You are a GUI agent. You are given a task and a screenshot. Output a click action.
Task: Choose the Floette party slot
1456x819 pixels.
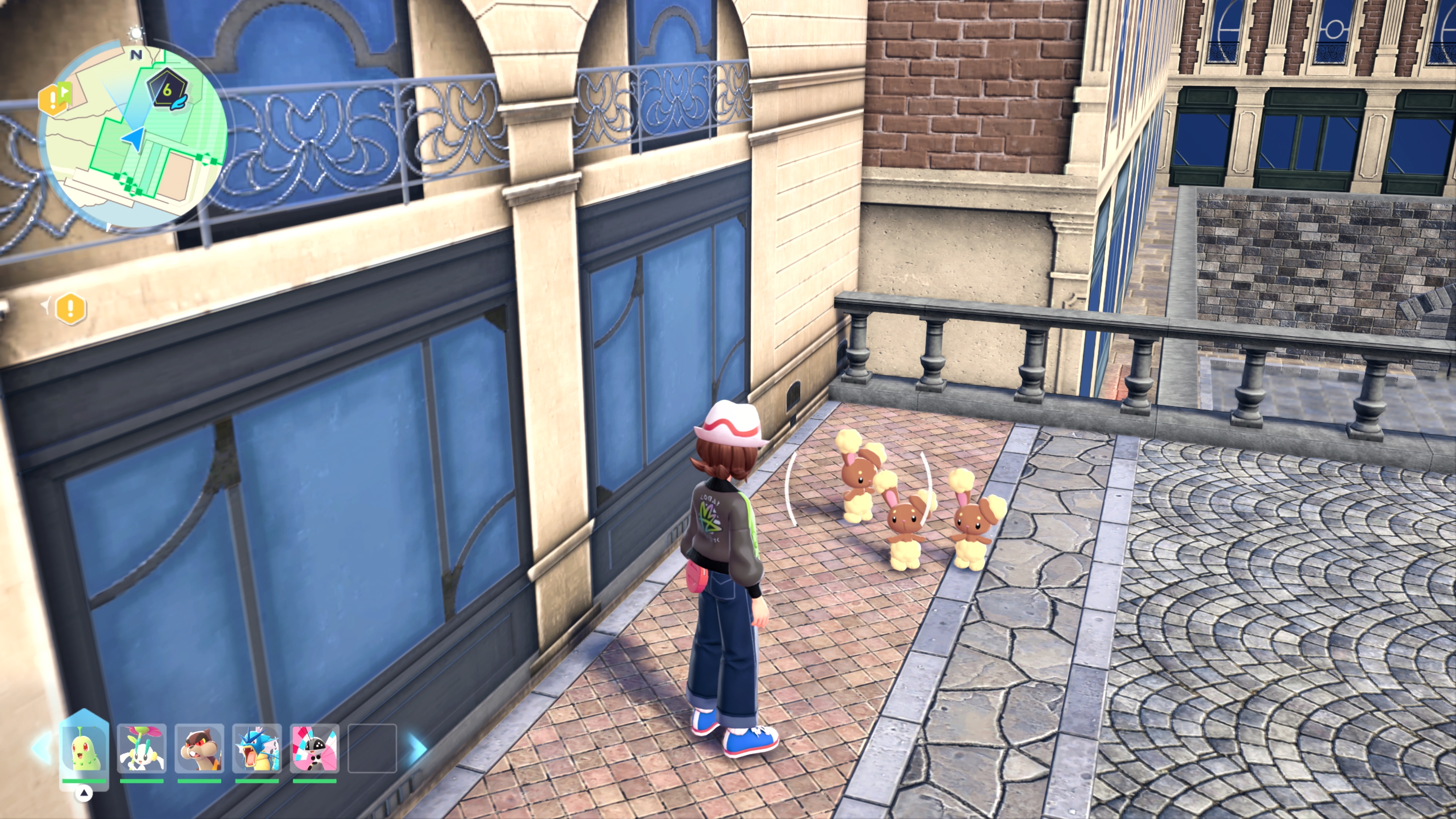(x=142, y=748)
